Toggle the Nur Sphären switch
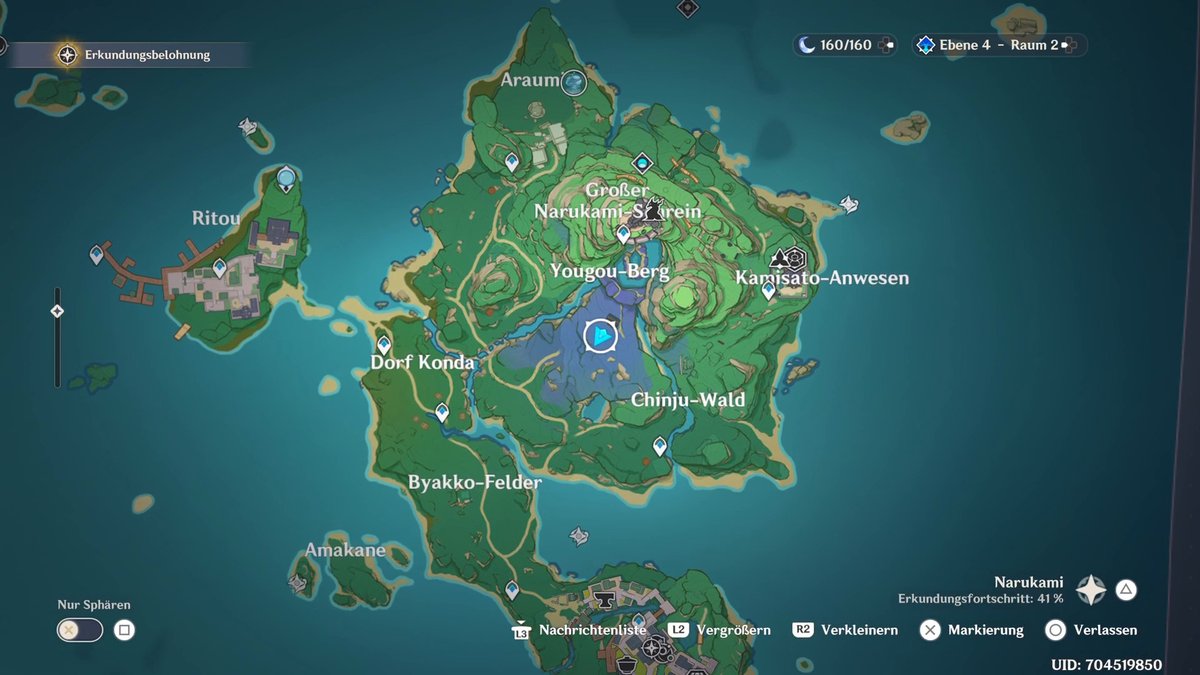 [80, 630]
